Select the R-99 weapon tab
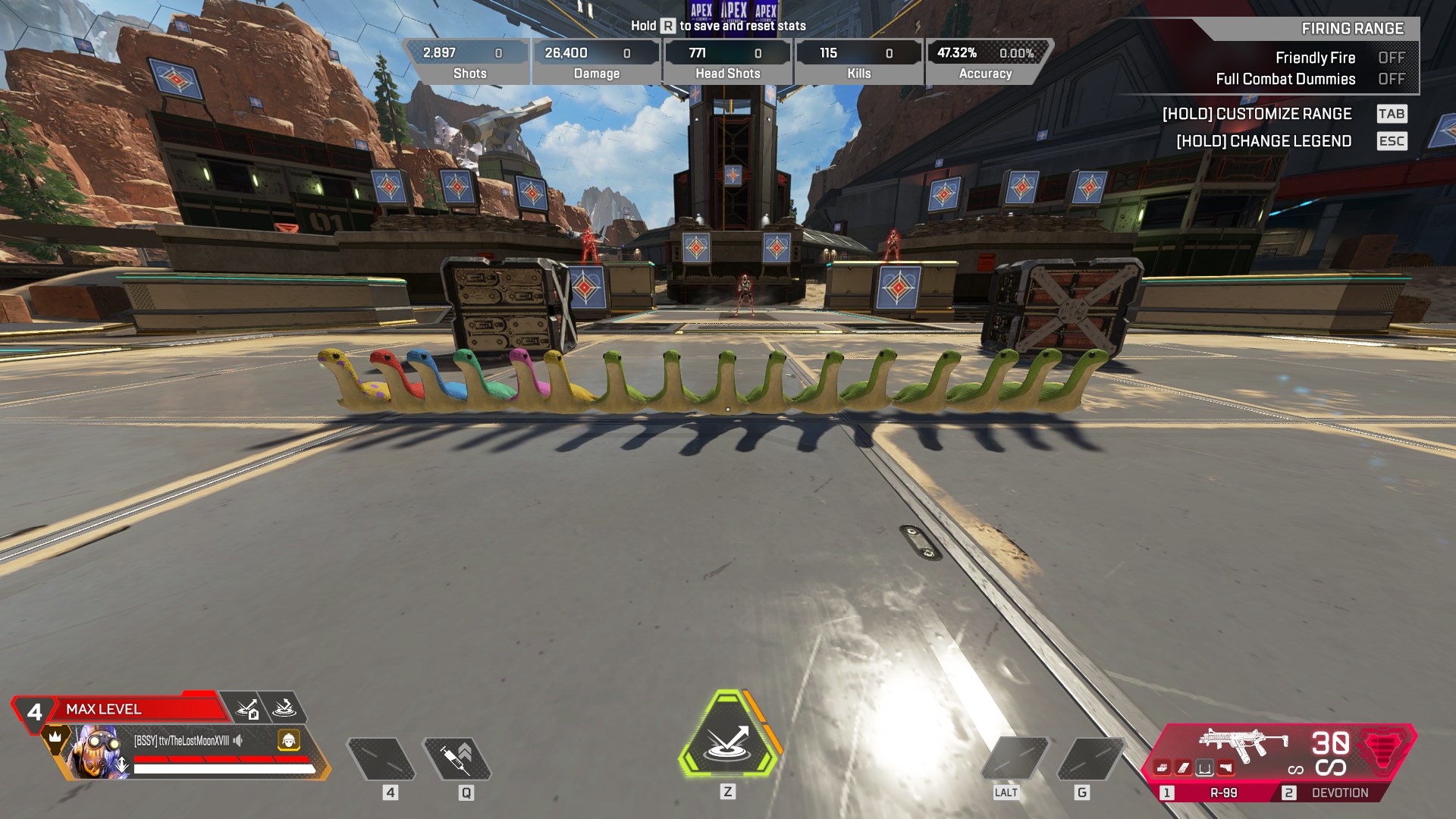The image size is (1456, 819). [x=1213, y=792]
